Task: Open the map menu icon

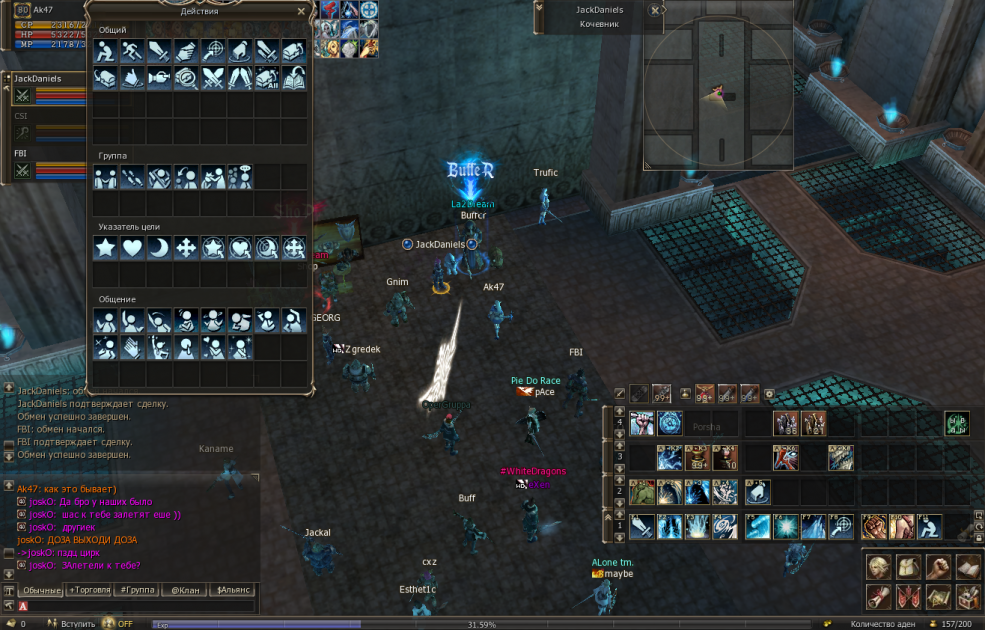Action: tap(938, 597)
